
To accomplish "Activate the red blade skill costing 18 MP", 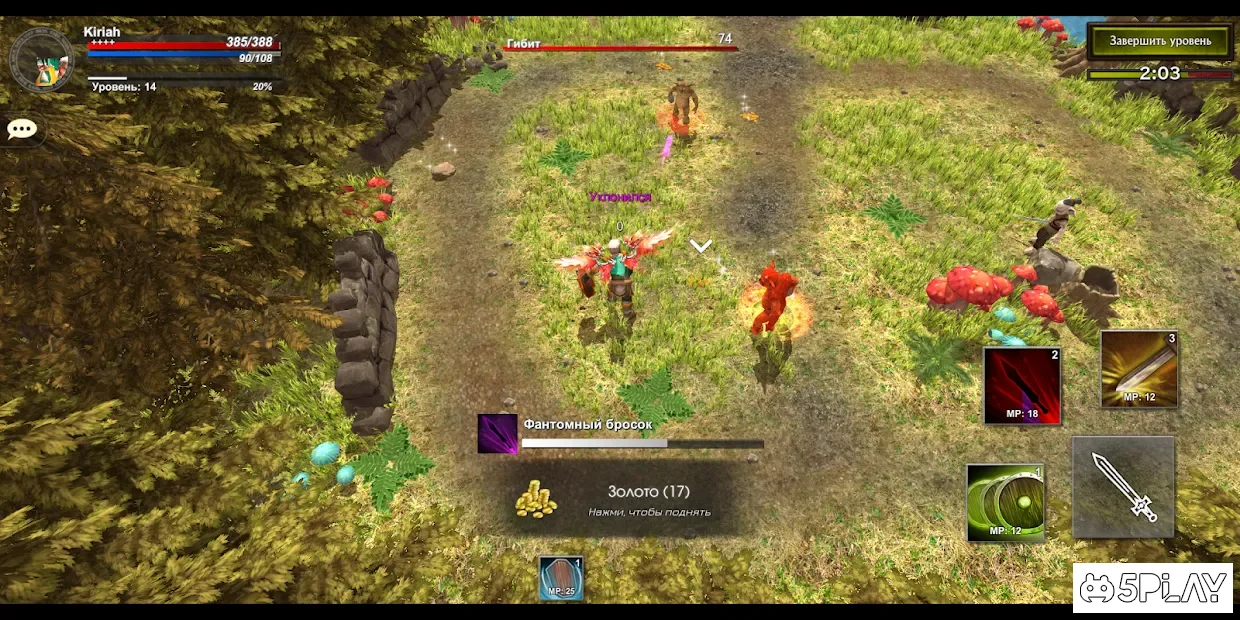I will tap(1021, 386).
